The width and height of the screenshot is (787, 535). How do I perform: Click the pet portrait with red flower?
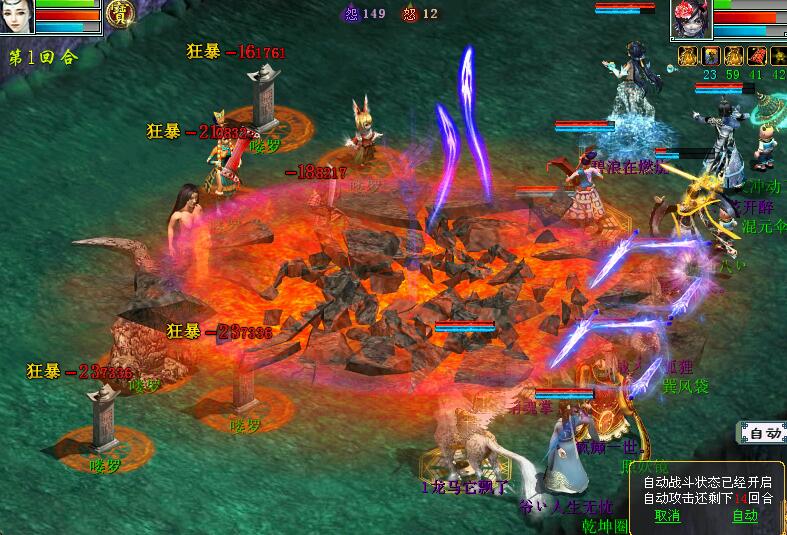[691, 18]
